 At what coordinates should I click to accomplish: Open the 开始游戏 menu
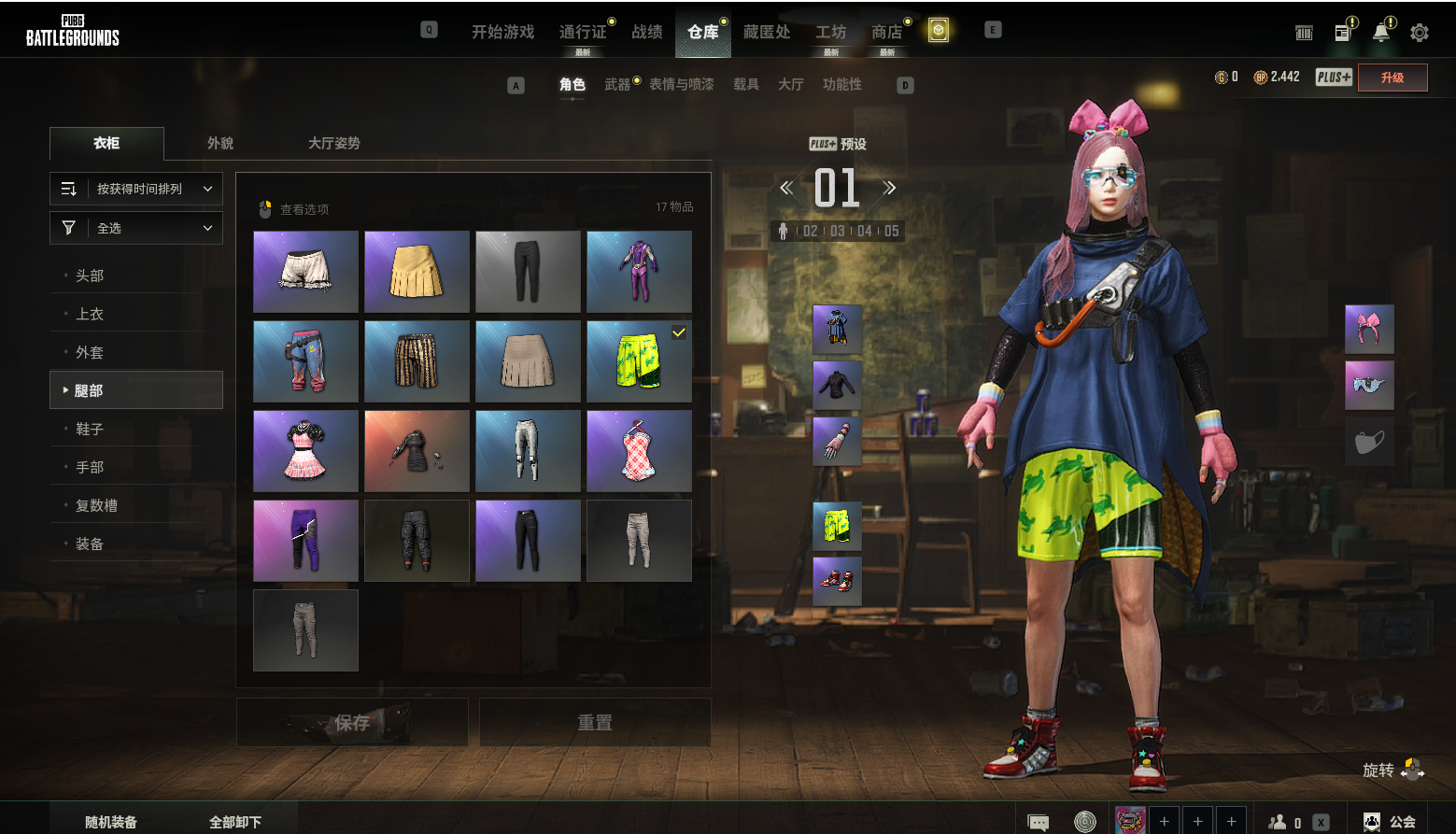pos(502,32)
